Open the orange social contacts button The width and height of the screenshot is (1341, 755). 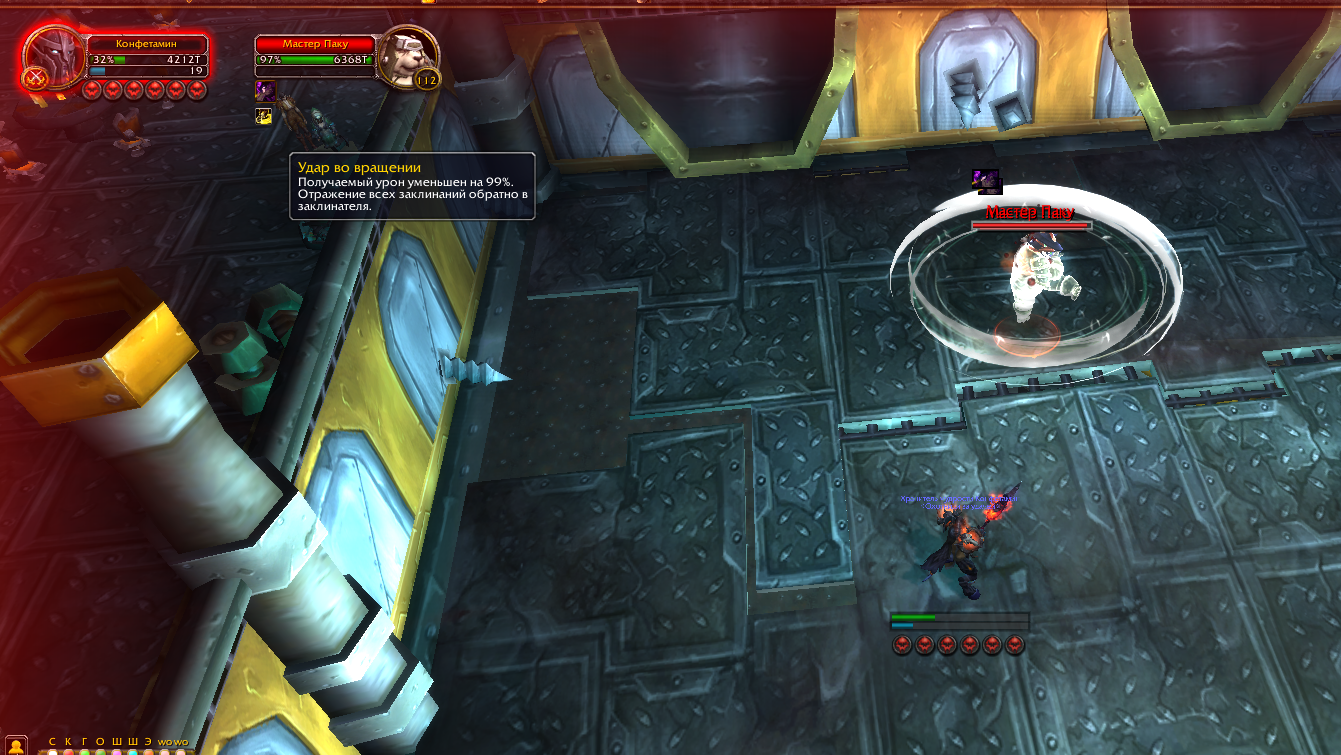(x=18, y=744)
